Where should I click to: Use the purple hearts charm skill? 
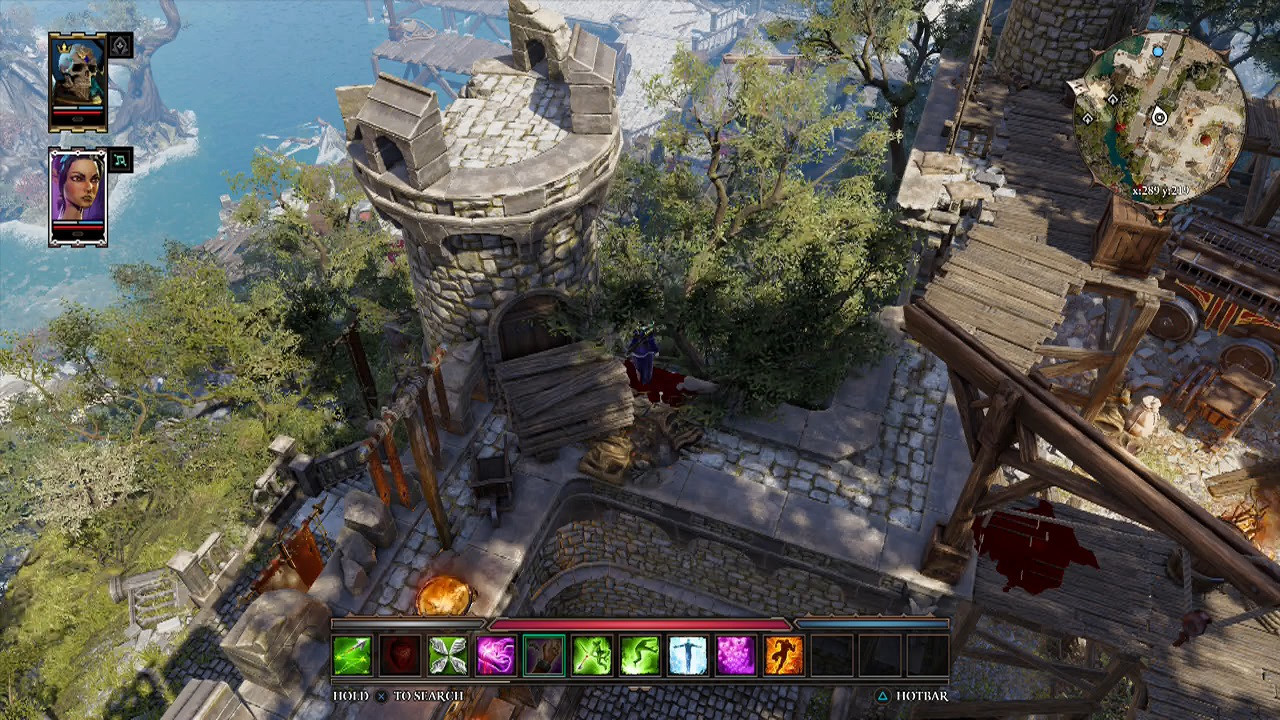coord(736,656)
